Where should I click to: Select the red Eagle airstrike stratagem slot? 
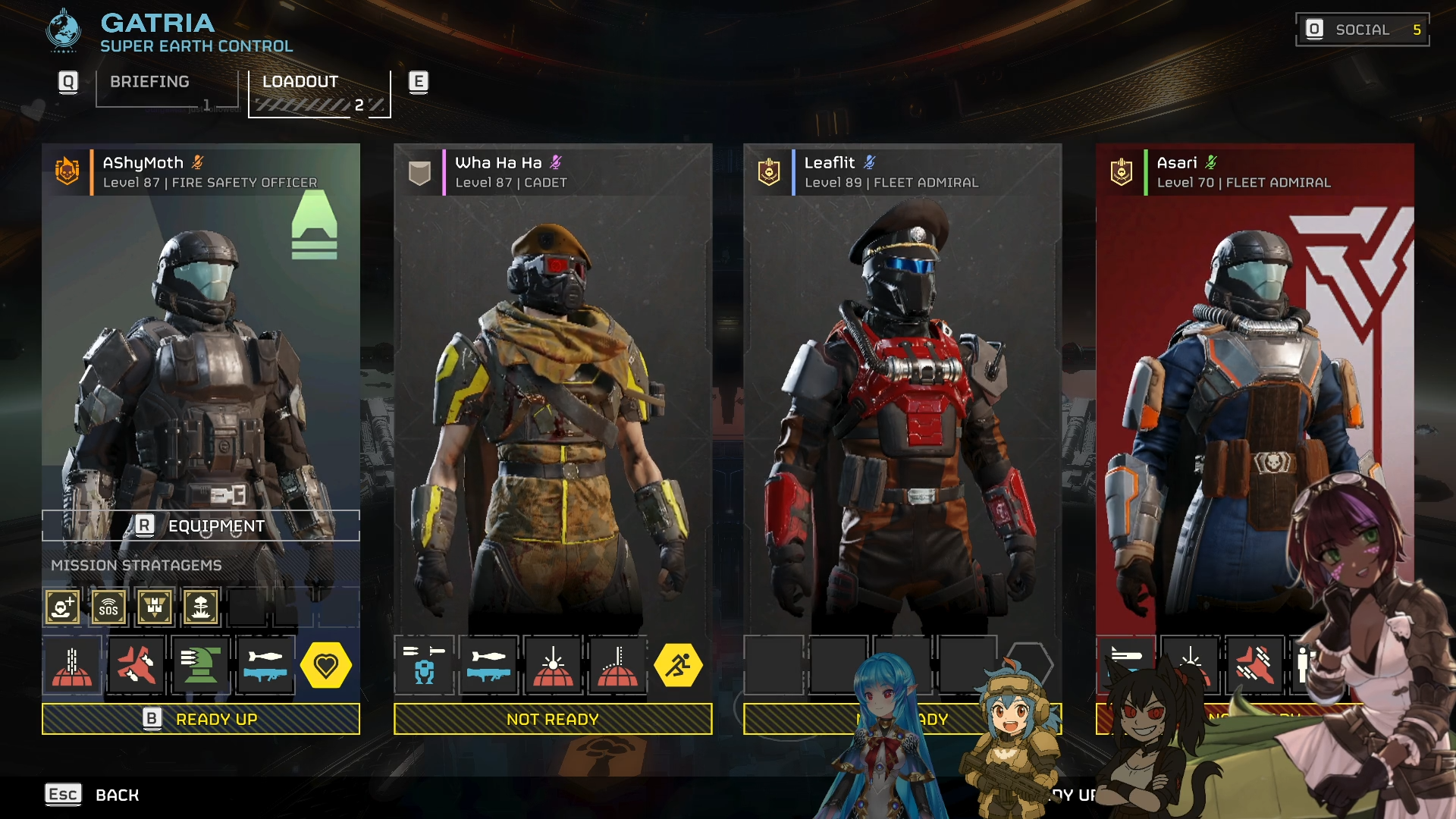(136, 665)
